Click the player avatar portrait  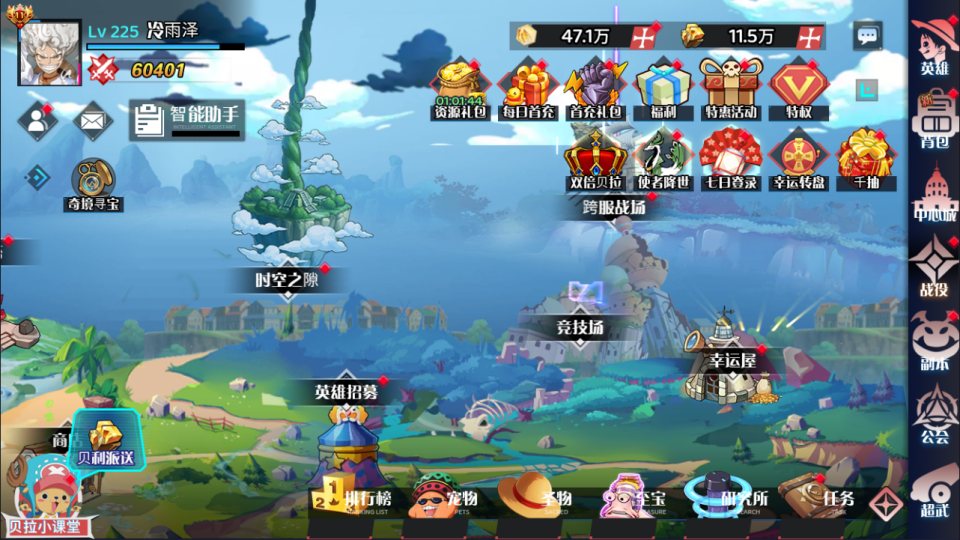(50, 53)
